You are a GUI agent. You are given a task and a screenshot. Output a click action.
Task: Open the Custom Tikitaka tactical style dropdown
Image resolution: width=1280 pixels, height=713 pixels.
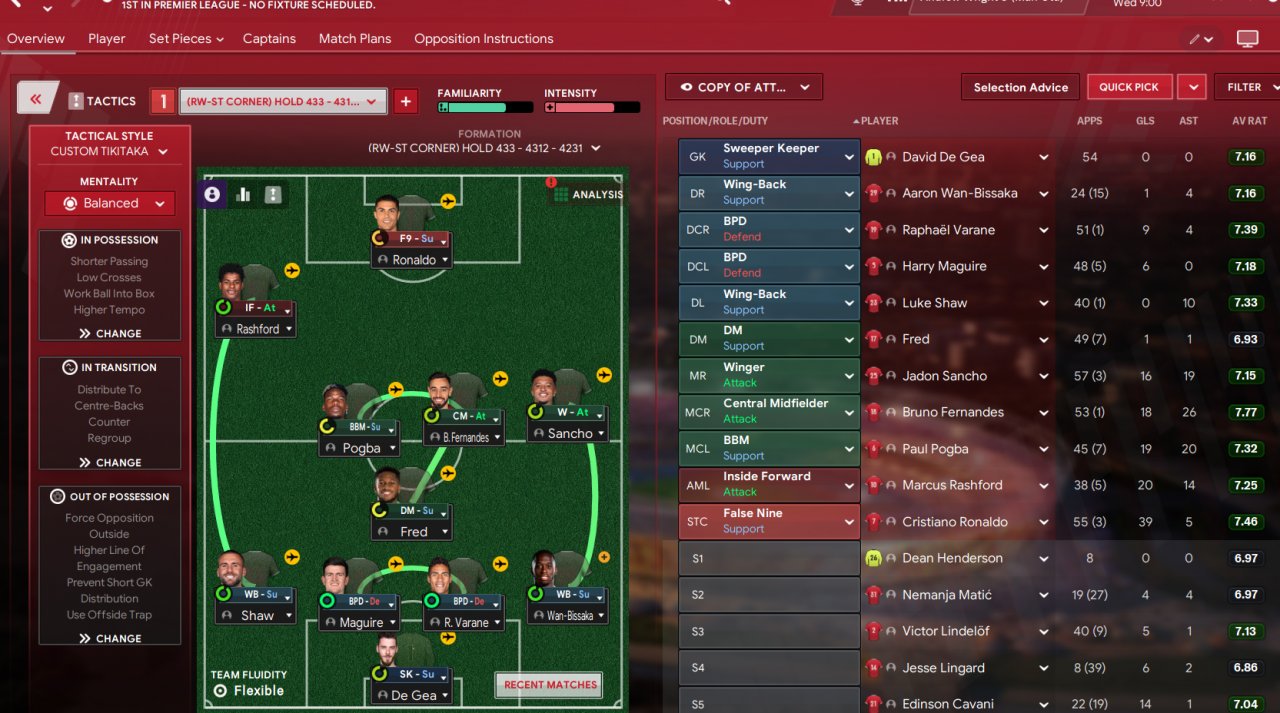[x=109, y=152]
